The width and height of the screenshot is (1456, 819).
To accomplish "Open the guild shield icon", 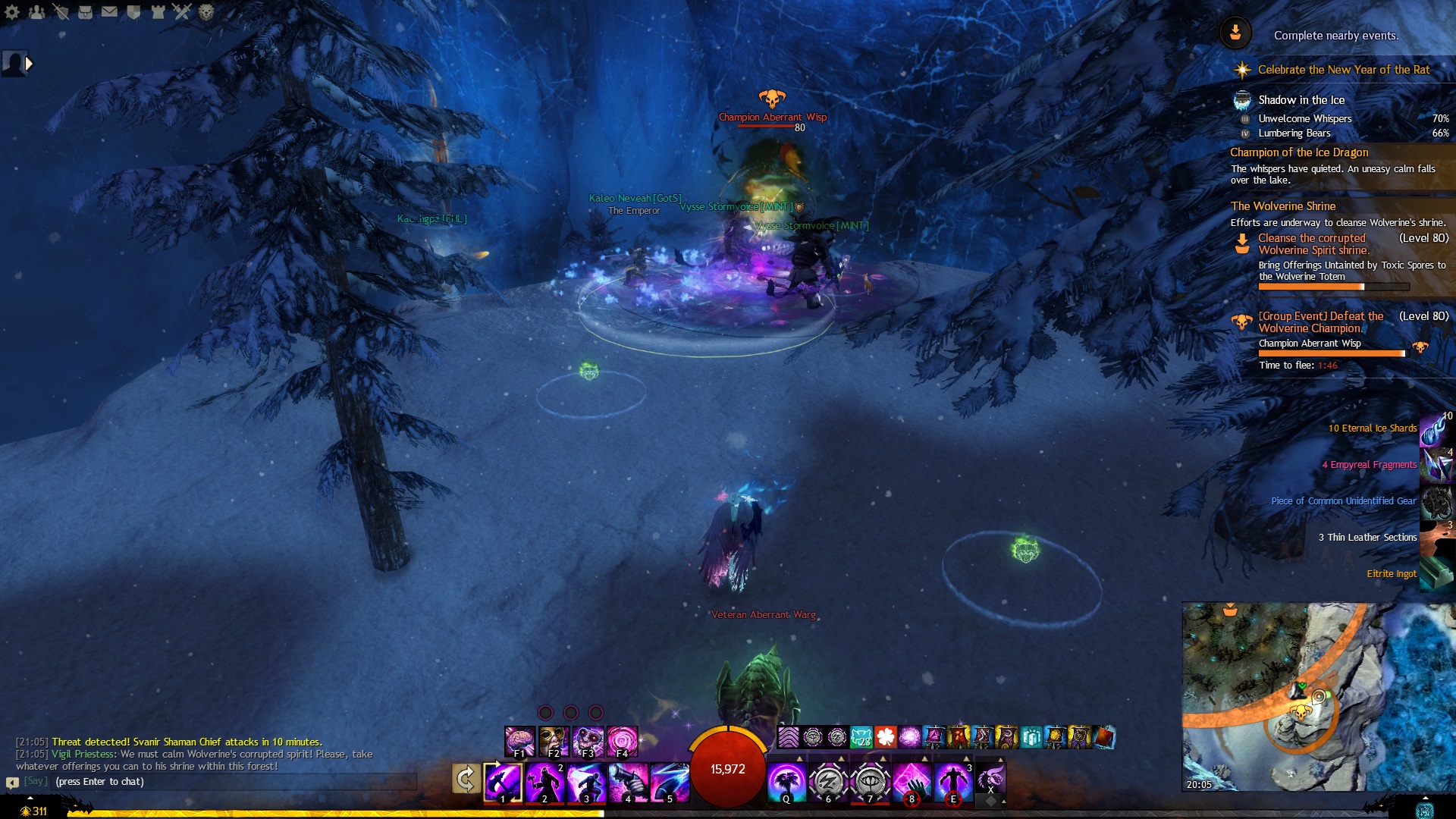I will click(133, 11).
